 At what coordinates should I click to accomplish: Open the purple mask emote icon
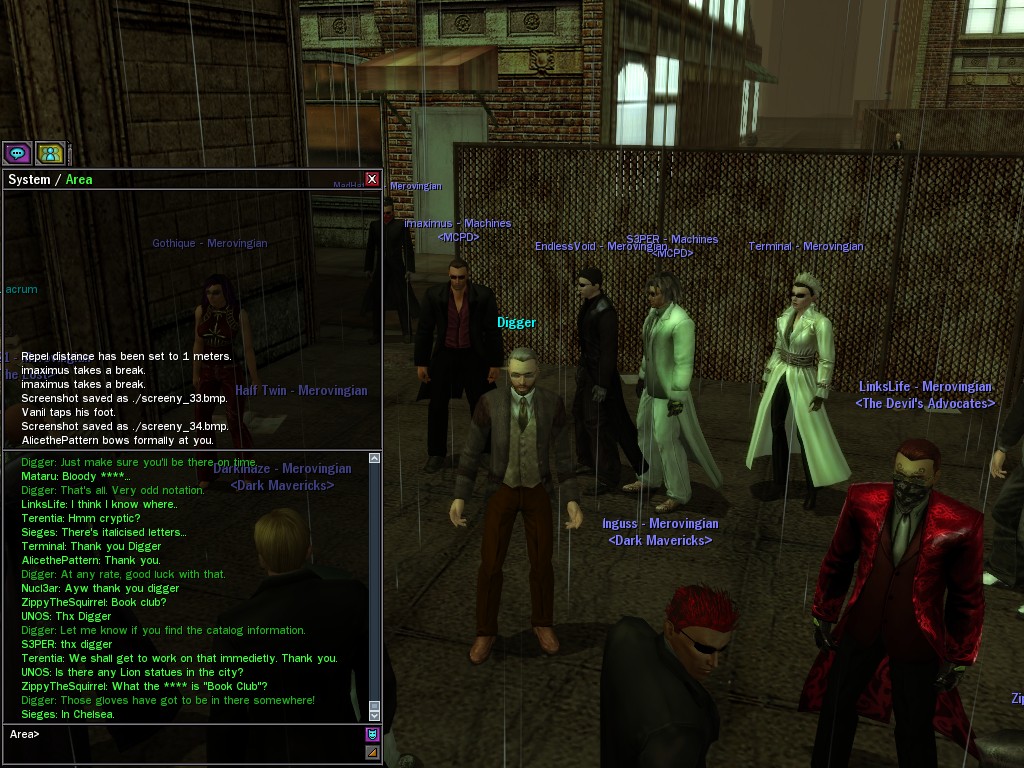[x=373, y=735]
